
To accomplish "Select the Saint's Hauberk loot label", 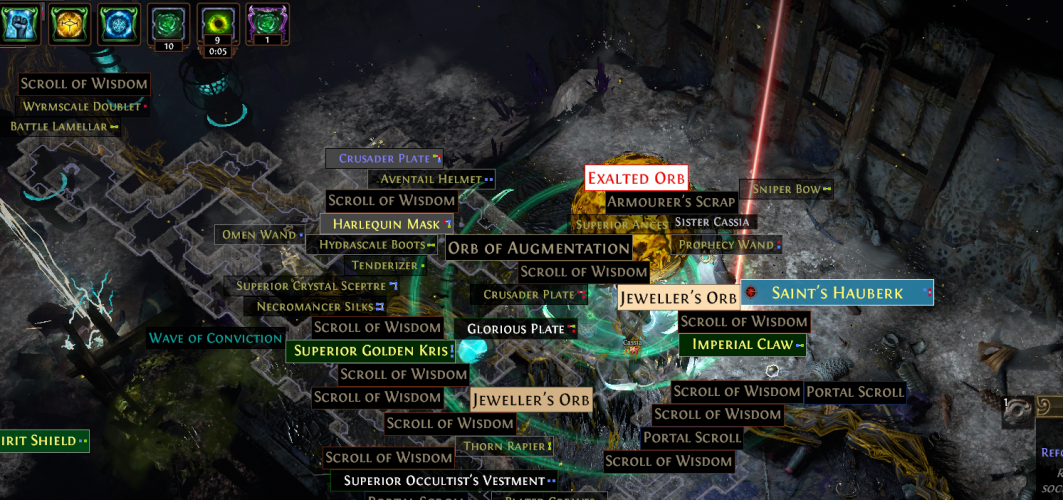I will click(837, 293).
